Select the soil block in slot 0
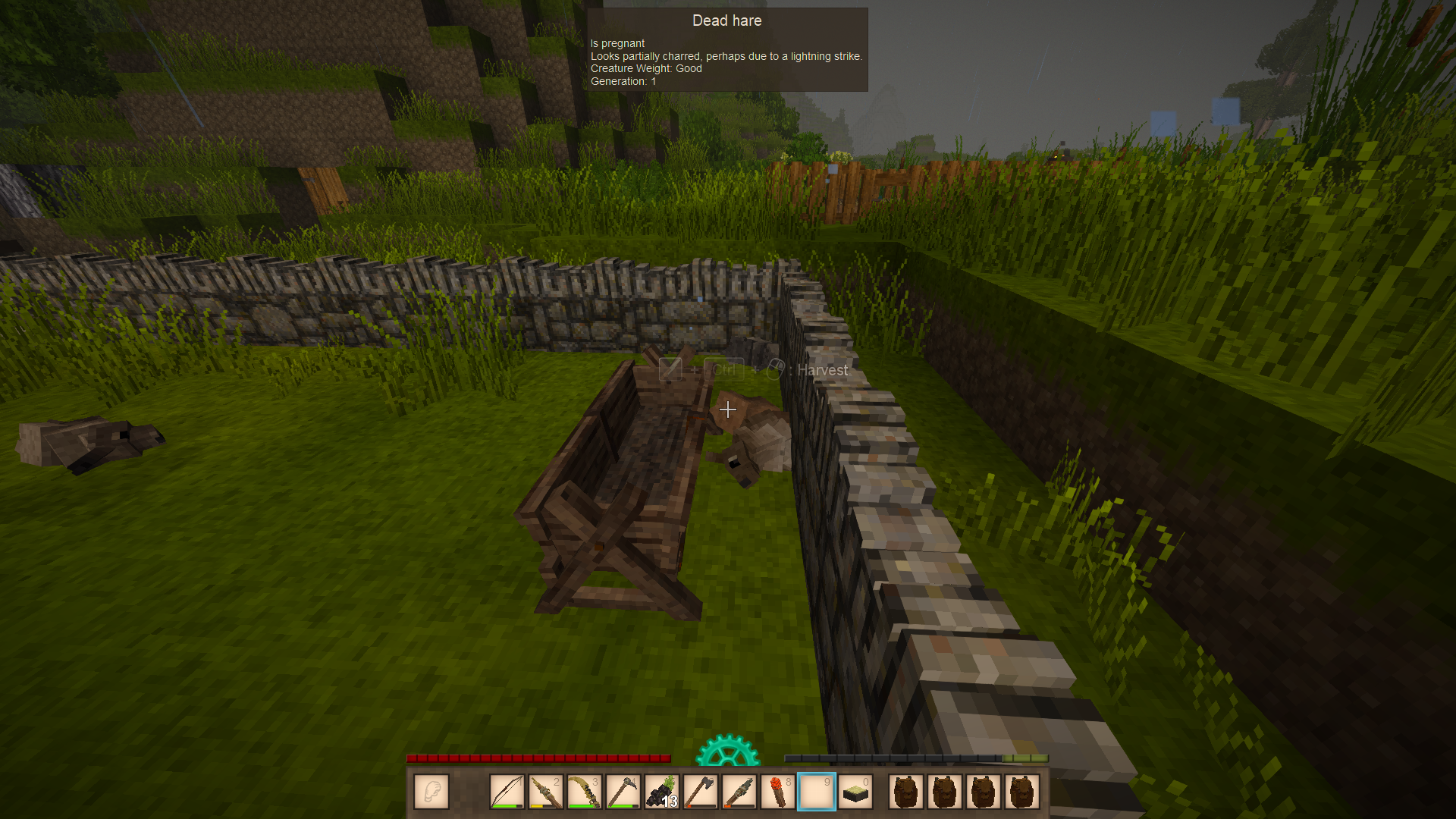The height and width of the screenshot is (819, 1456). click(x=855, y=792)
